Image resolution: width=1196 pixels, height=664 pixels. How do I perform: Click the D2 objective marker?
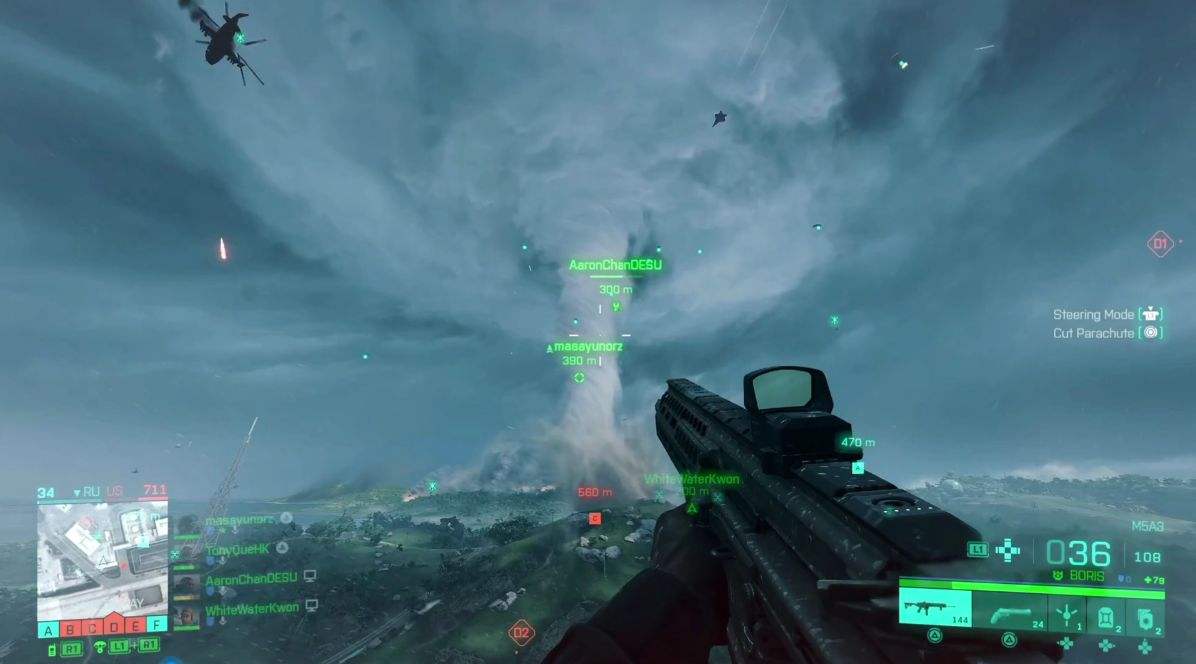pos(521,632)
